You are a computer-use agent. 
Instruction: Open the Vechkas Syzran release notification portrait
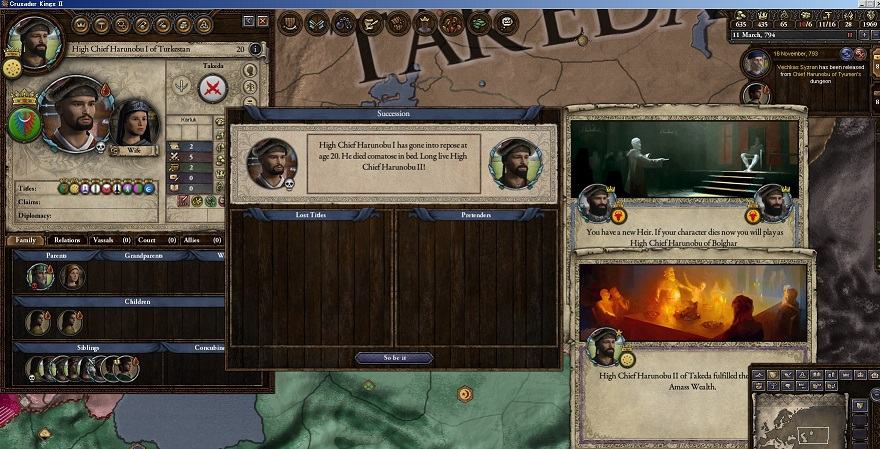(x=757, y=64)
